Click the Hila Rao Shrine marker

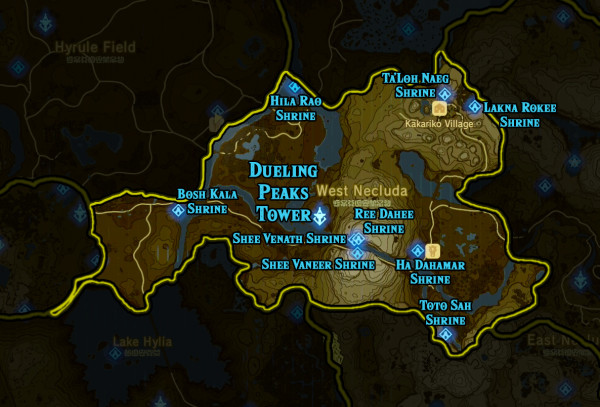point(293,88)
